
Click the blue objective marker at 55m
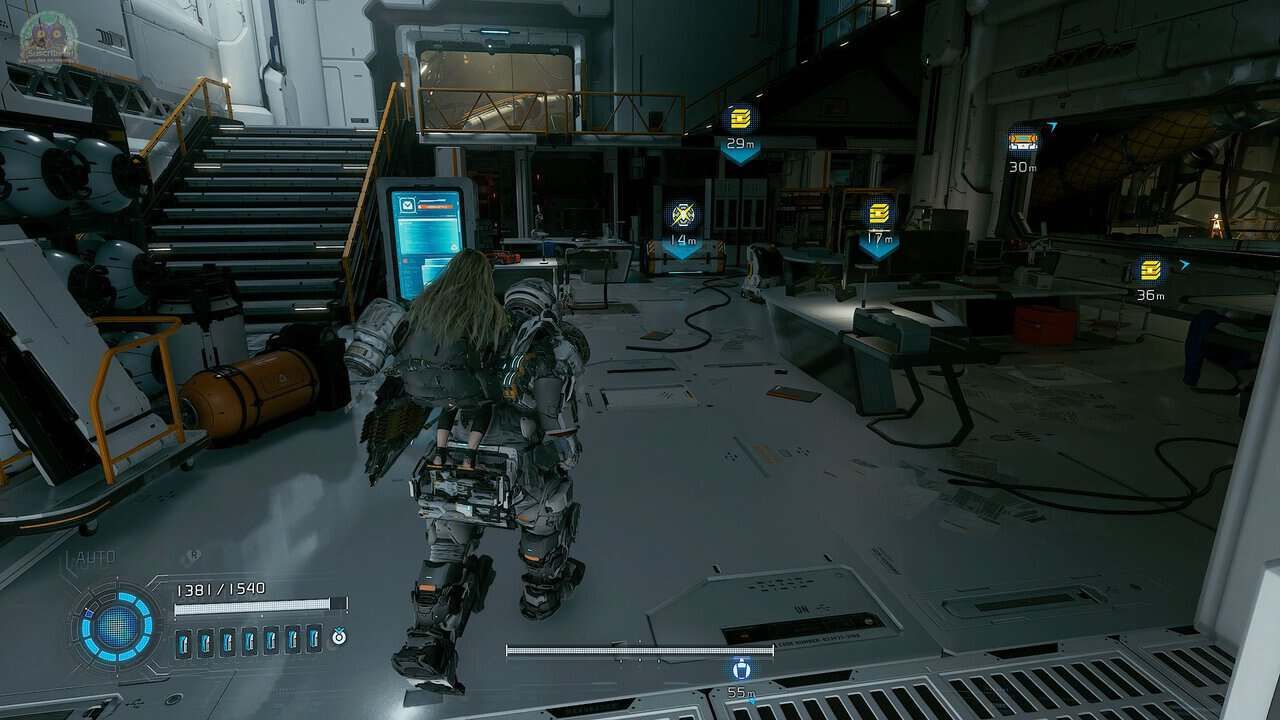point(741,669)
